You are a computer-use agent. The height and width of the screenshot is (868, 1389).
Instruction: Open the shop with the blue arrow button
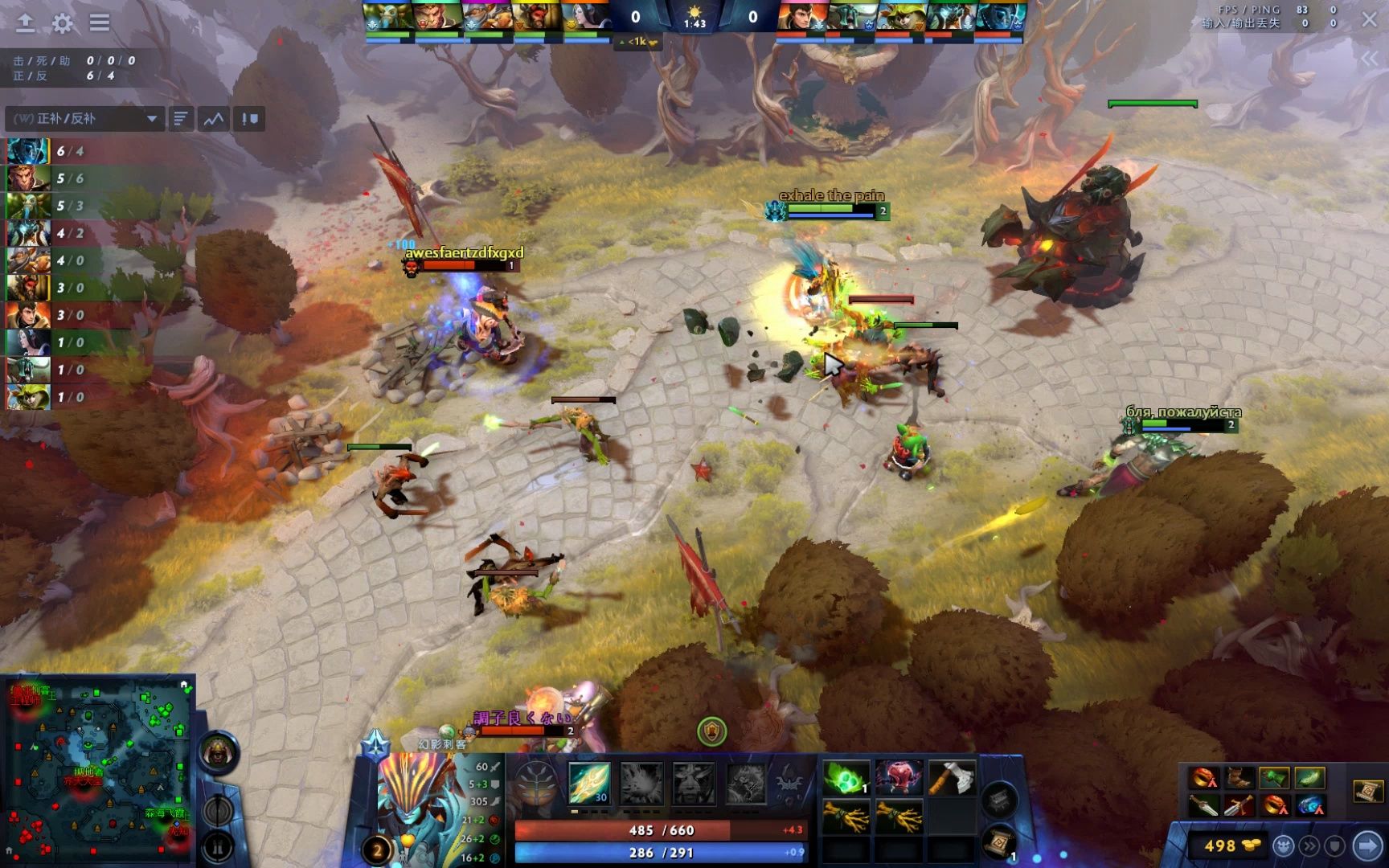pos(1368,845)
